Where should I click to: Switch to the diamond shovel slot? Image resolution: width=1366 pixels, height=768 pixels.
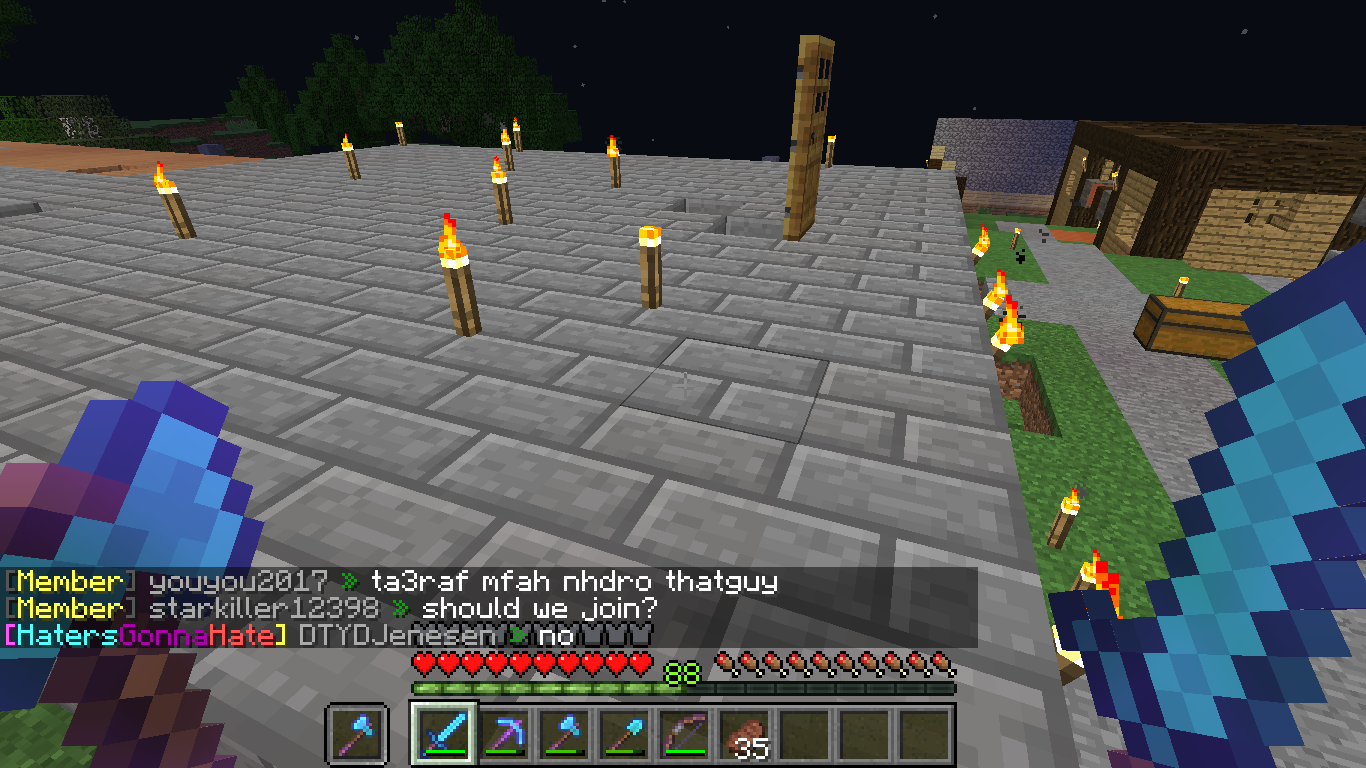pos(622,735)
